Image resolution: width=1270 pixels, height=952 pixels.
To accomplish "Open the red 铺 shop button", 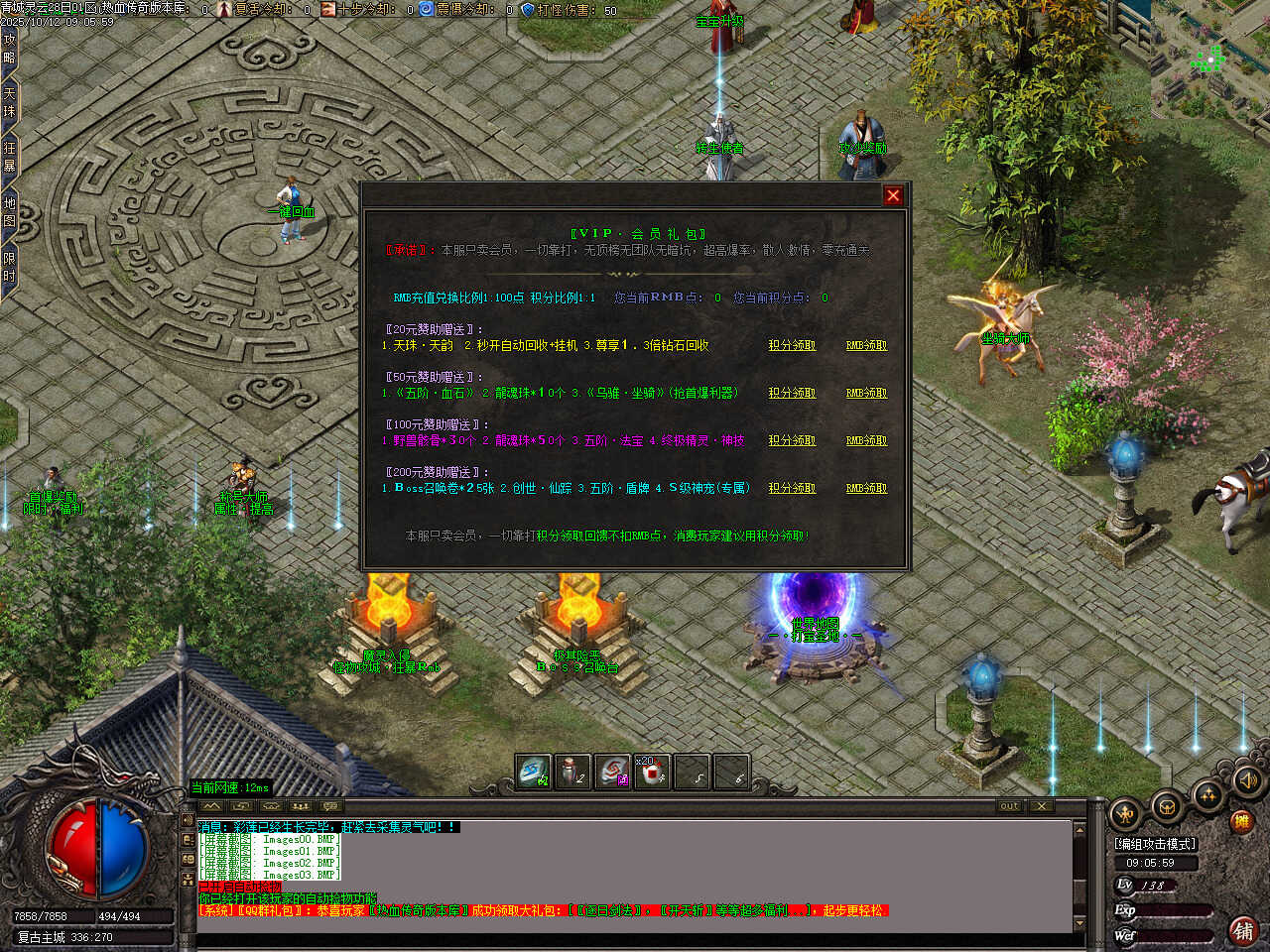I will (x=1242, y=930).
